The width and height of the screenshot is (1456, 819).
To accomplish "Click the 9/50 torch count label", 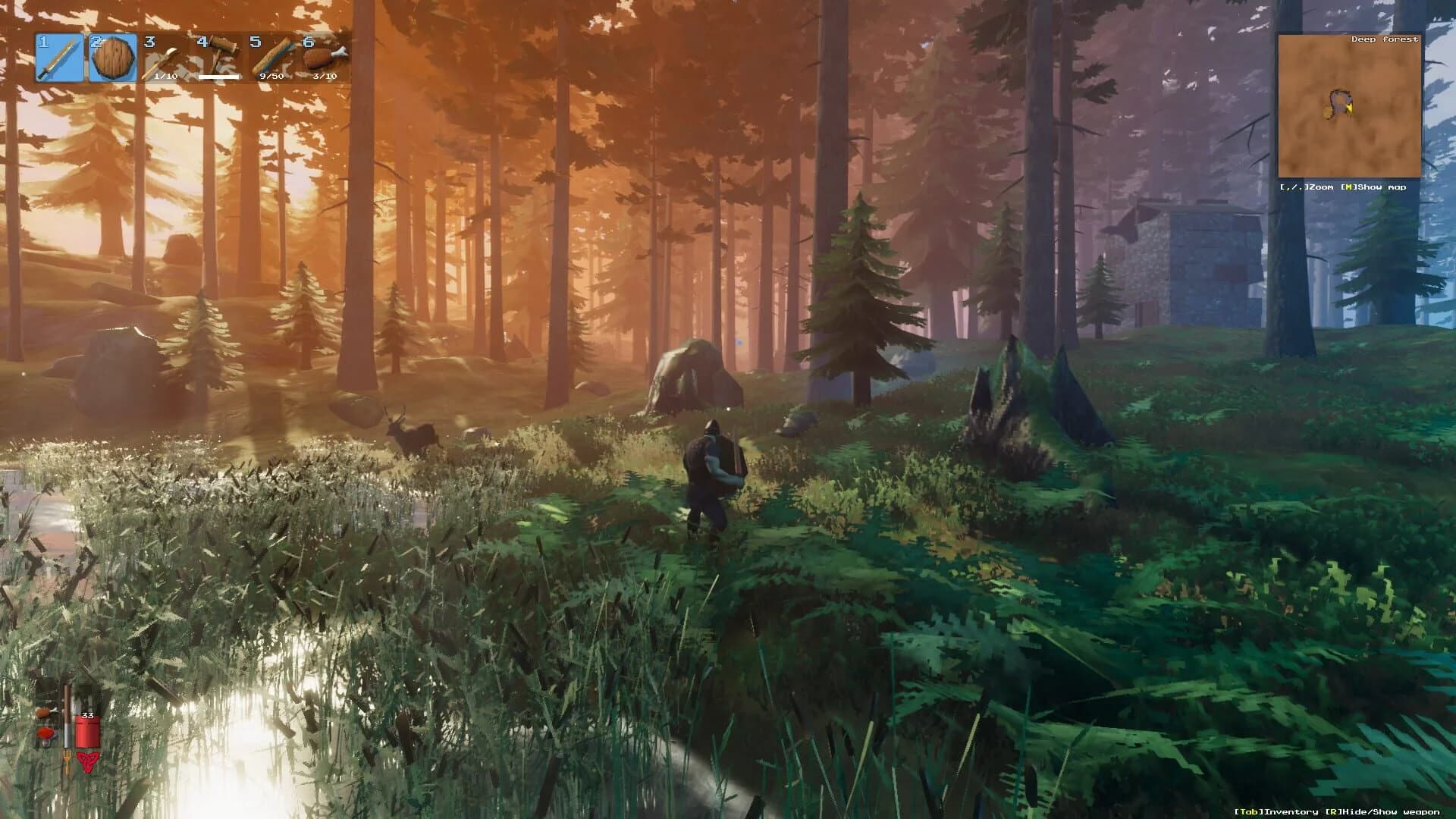I will pyautogui.click(x=271, y=77).
